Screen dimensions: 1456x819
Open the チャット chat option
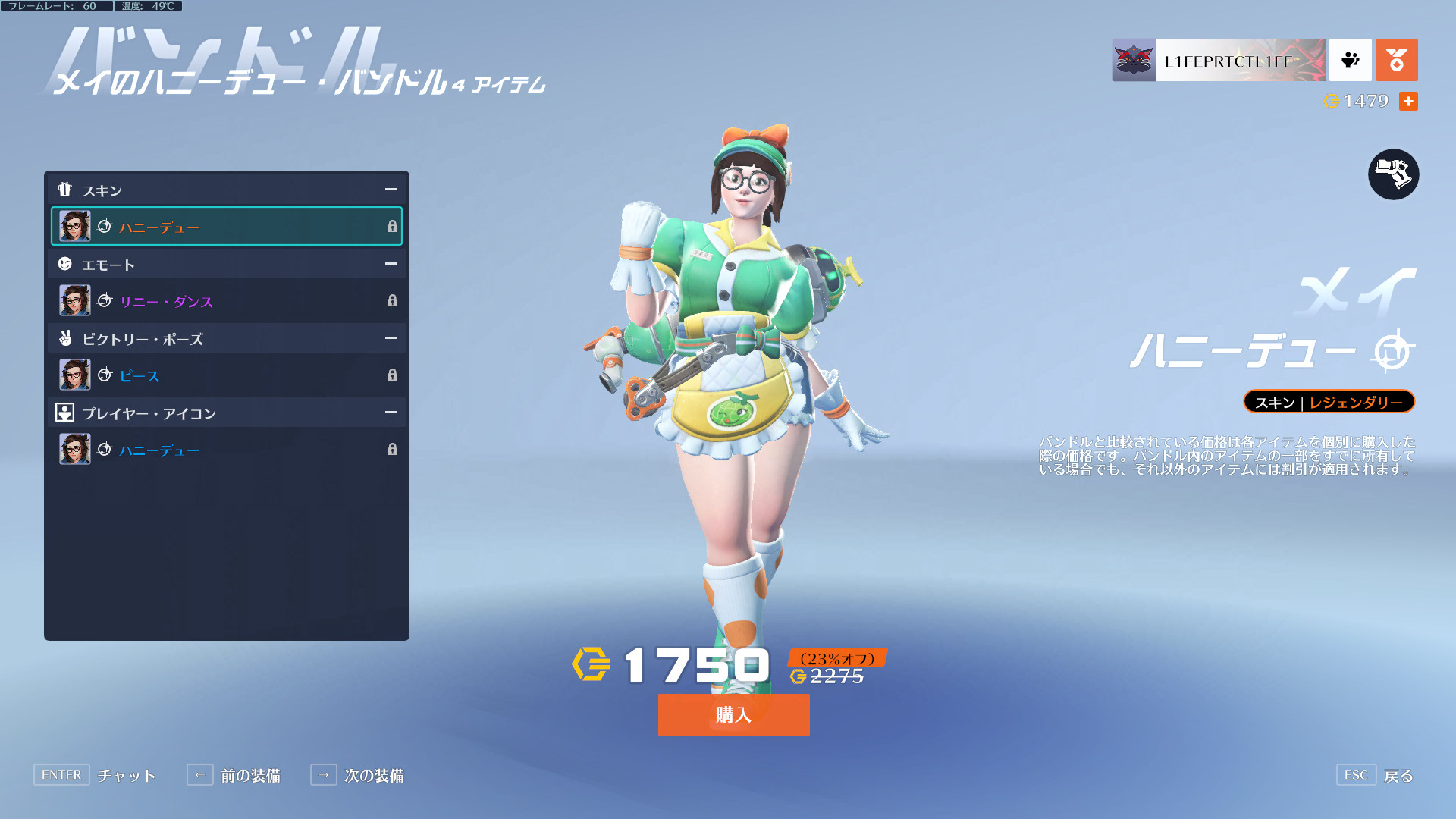(95, 775)
